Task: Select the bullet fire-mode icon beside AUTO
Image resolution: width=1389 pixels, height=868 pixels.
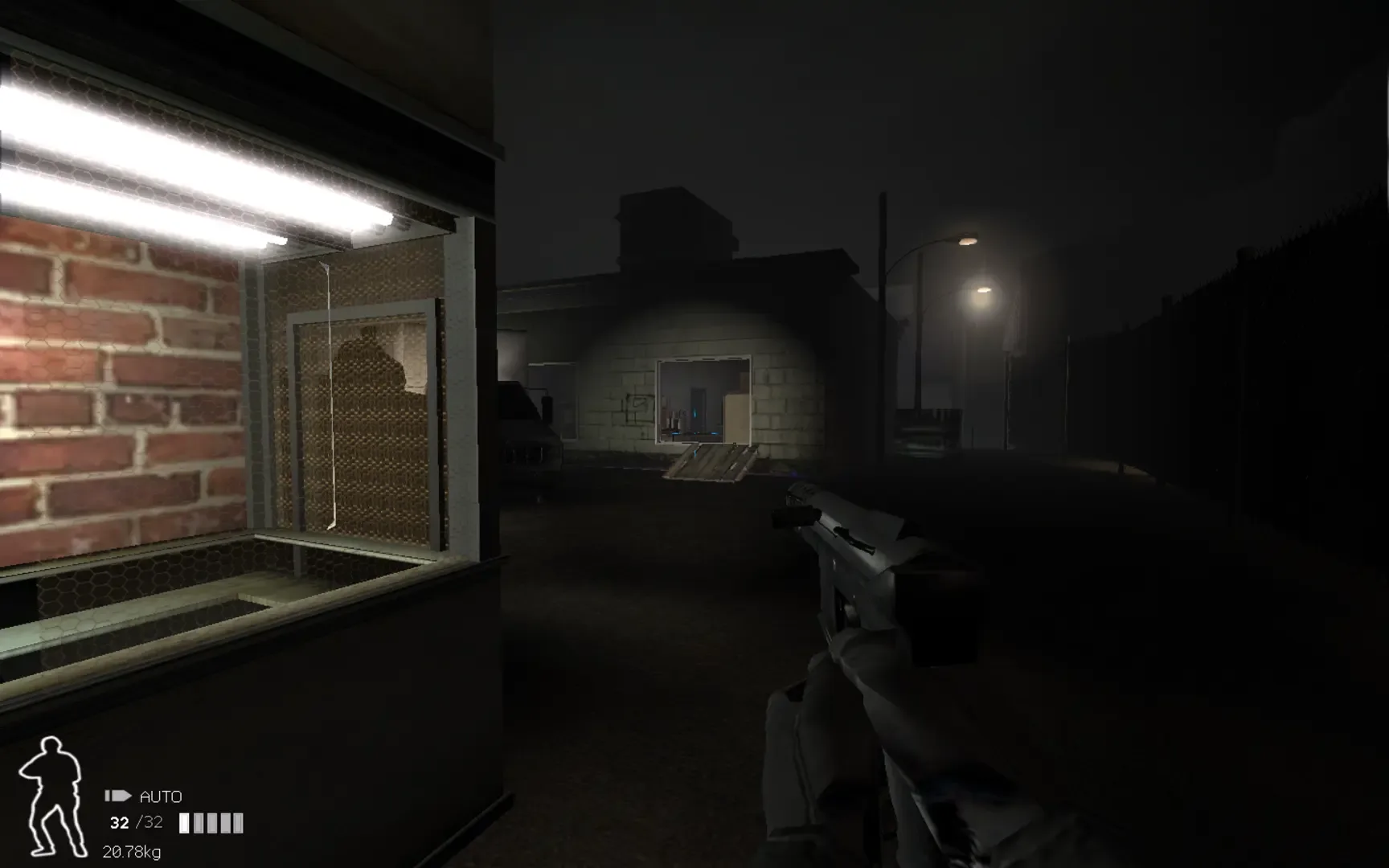Action: 118,796
